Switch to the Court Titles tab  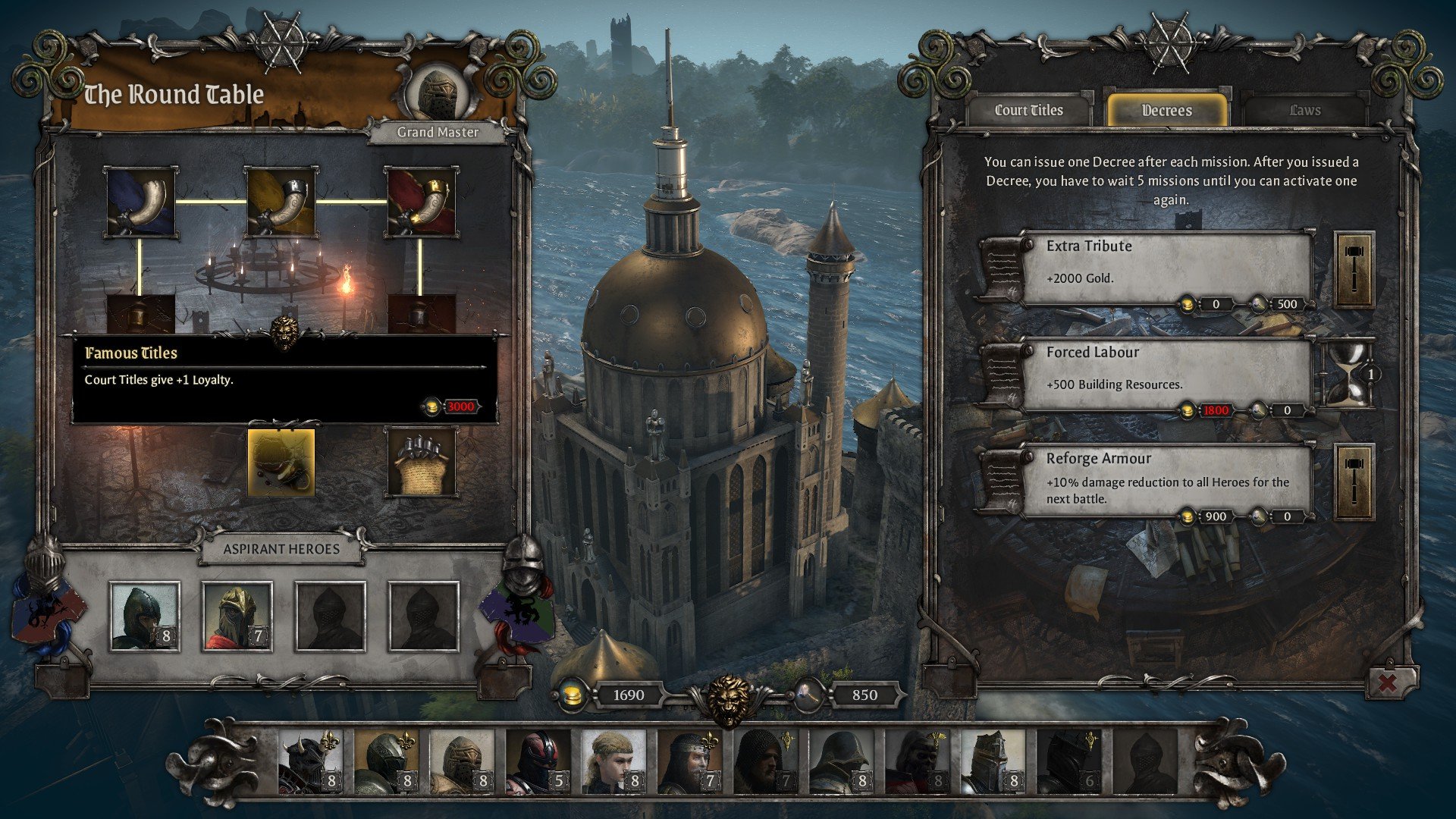[1028, 111]
